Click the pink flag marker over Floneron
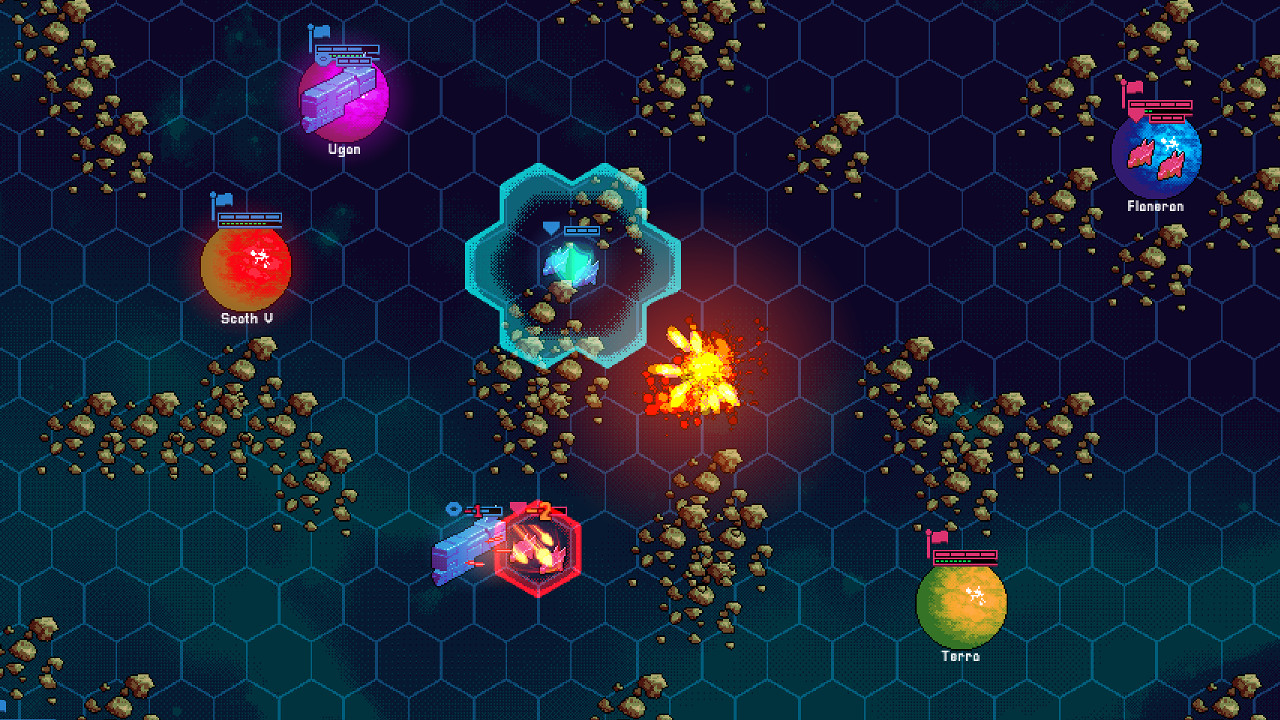The height and width of the screenshot is (720, 1280). tap(1133, 88)
